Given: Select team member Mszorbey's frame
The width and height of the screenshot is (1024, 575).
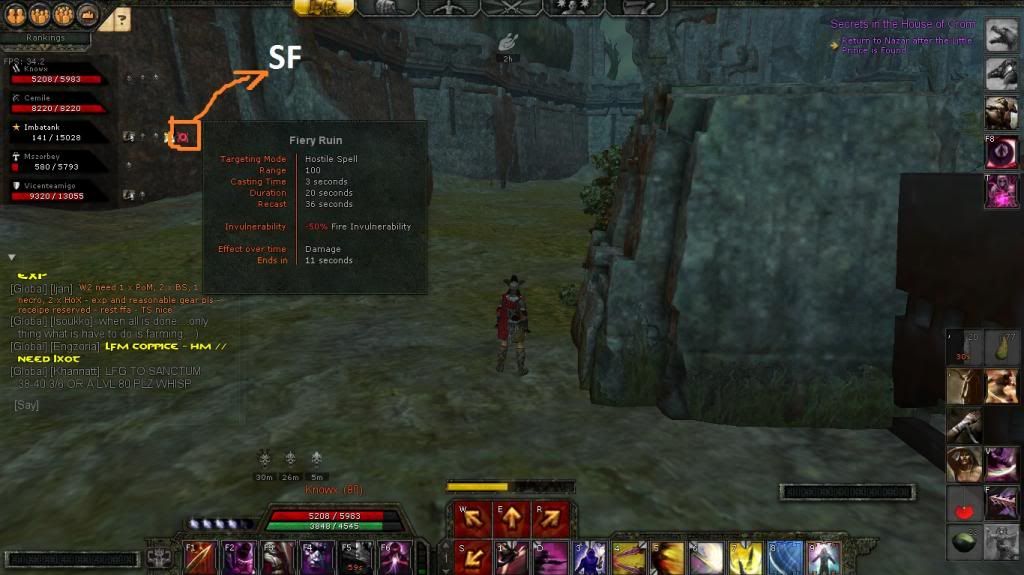Looking at the screenshot, I should pyautogui.click(x=59, y=162).
